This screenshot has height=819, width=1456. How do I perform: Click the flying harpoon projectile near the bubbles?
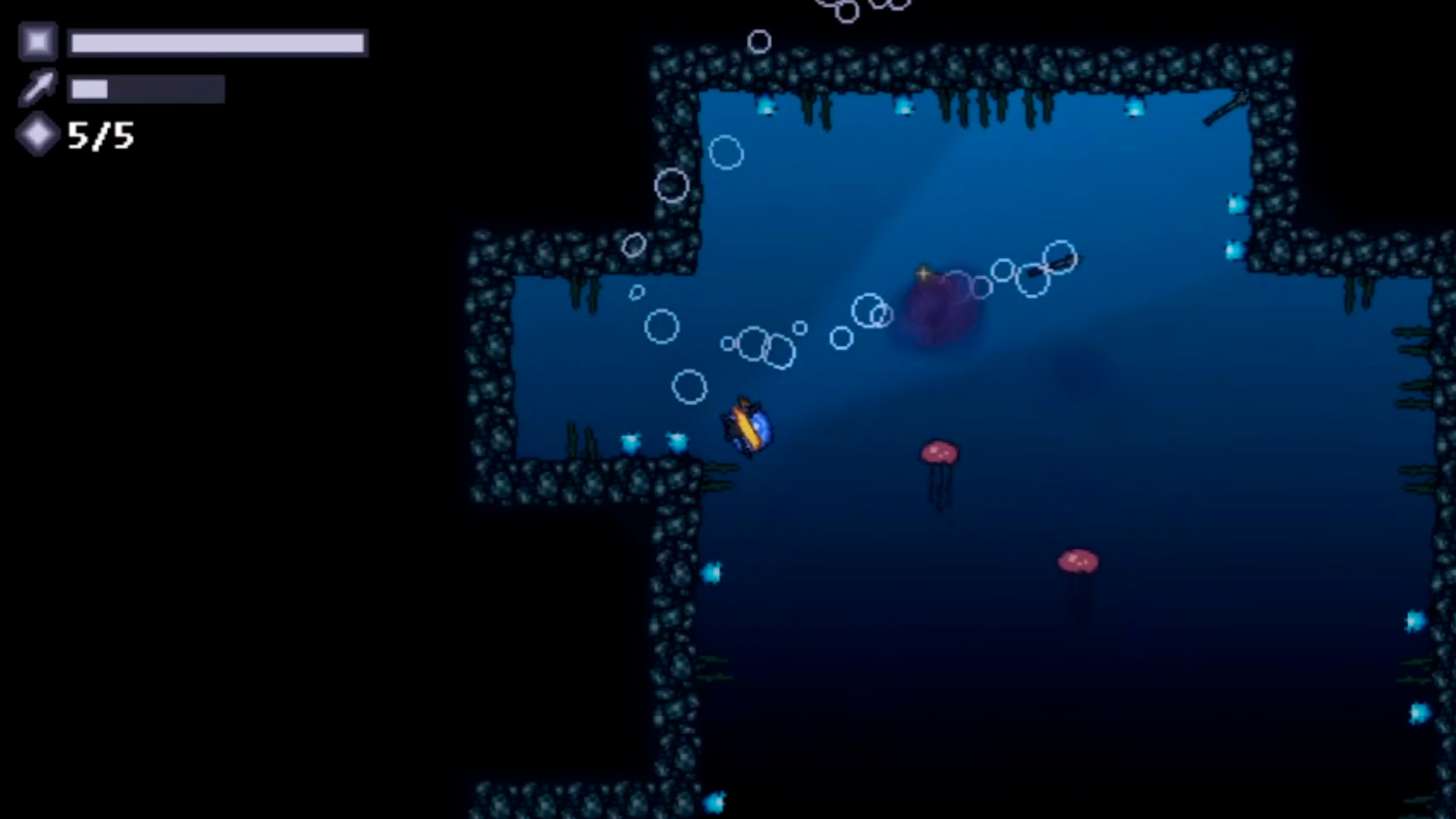click(x=1054, y=265)
